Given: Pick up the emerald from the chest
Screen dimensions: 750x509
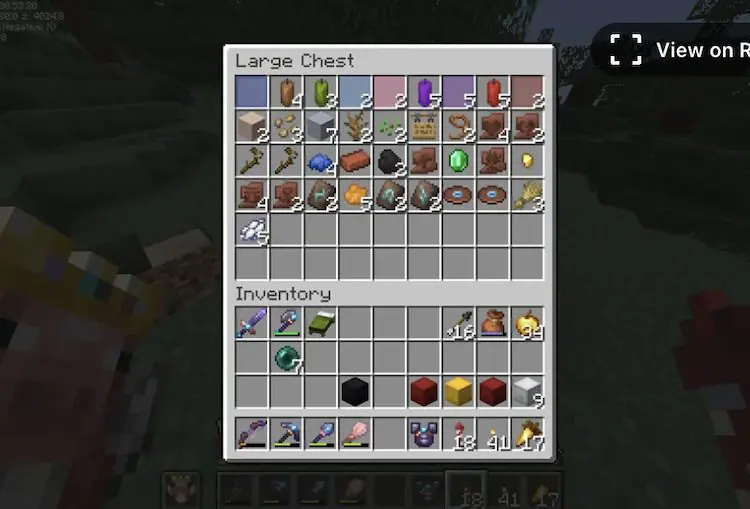Looking at the screenshot, I should tap(458, 161).
